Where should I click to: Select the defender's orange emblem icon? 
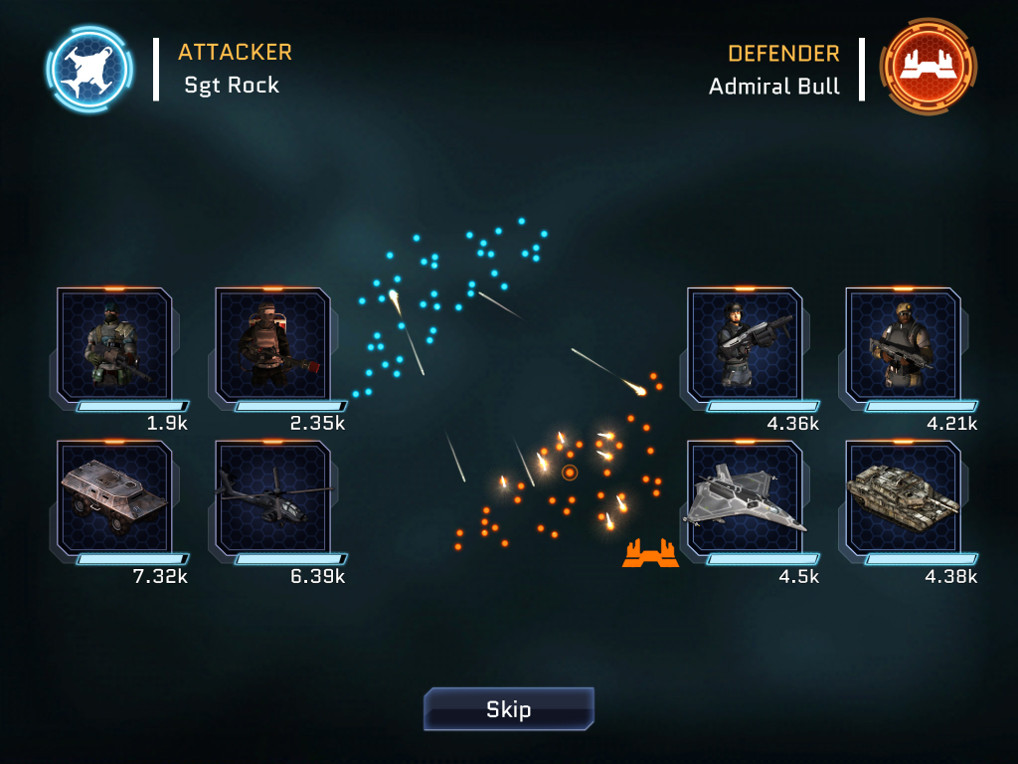928,67
